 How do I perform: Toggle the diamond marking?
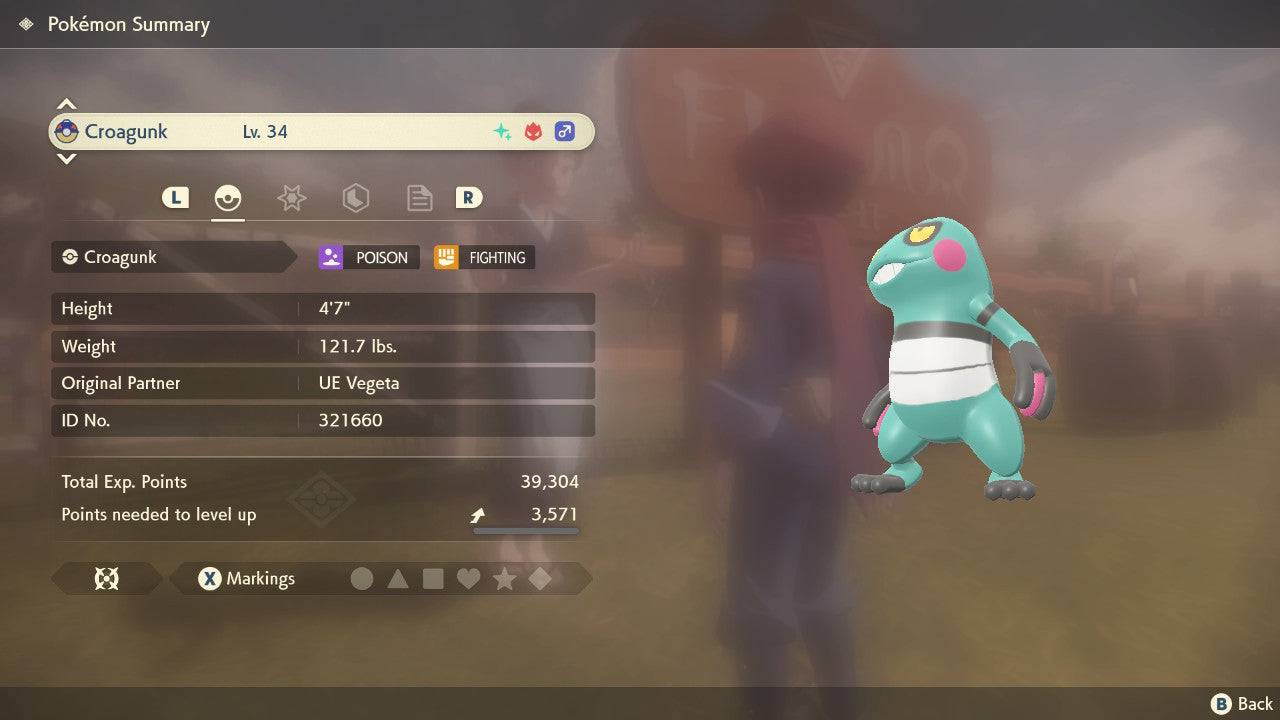pos(540,578)
